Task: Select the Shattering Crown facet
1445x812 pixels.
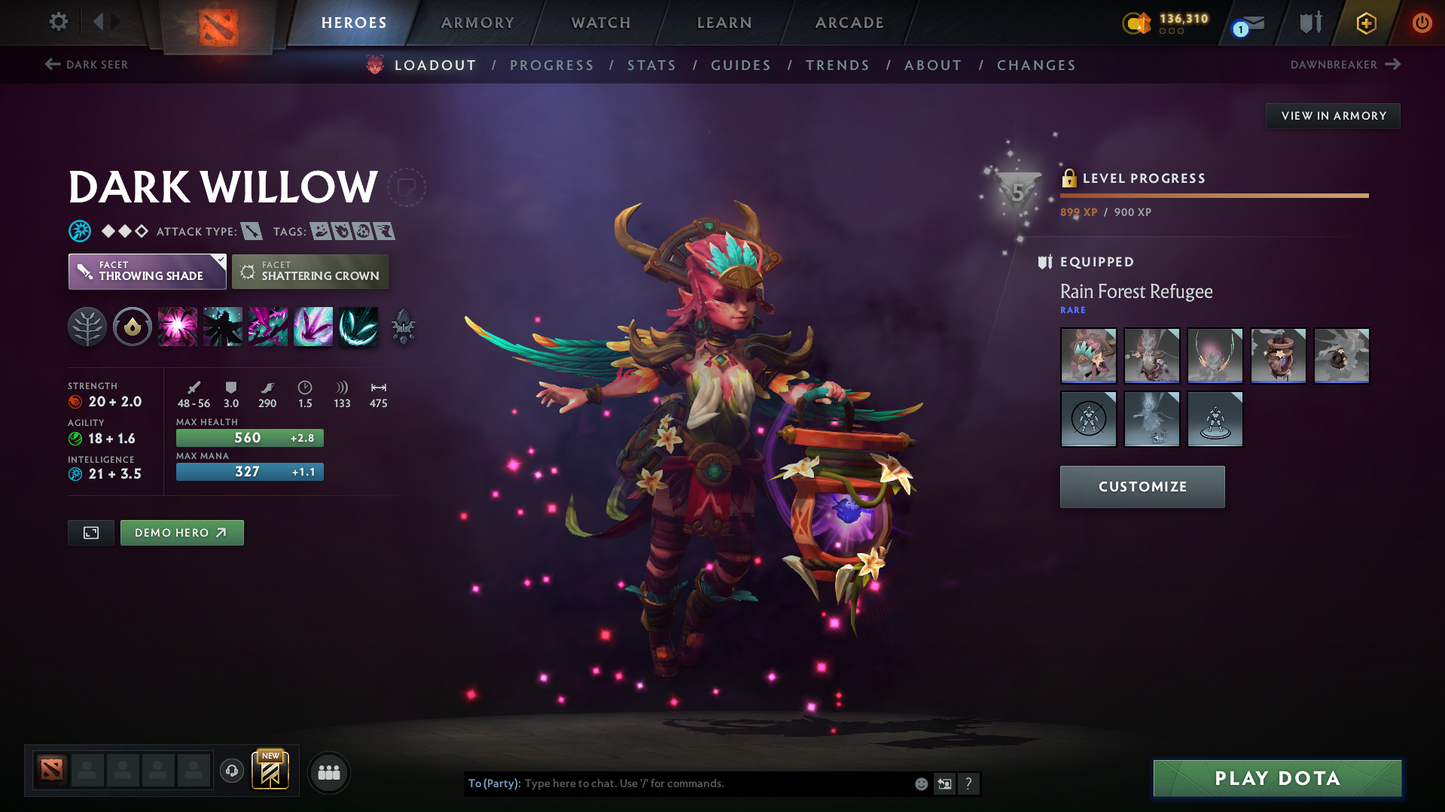Action: pos(310,271)
